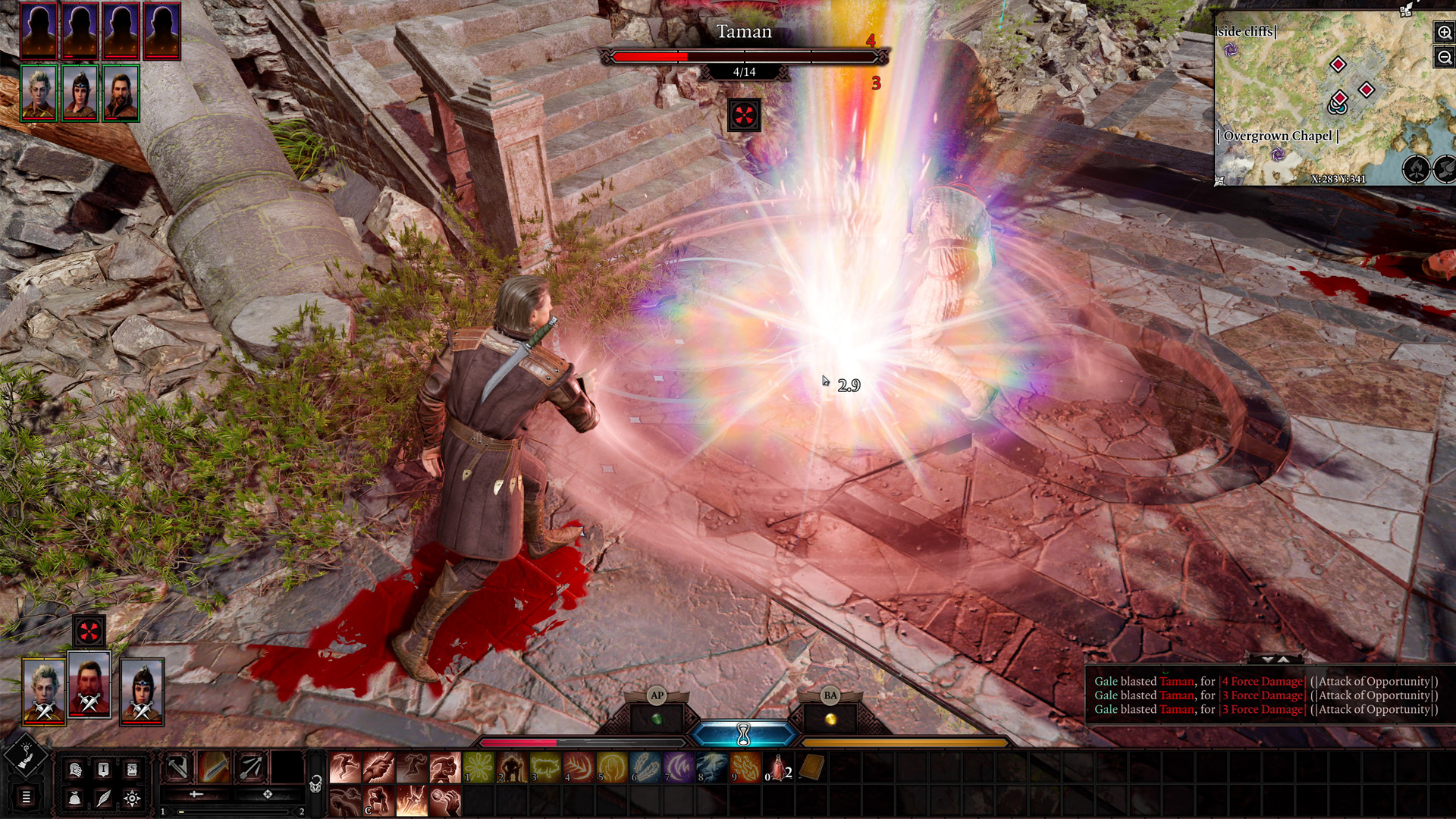The height and width of the screenshot is (819, 1456).
Task: Activate the jumping figure ability
Action: [344, 768]
